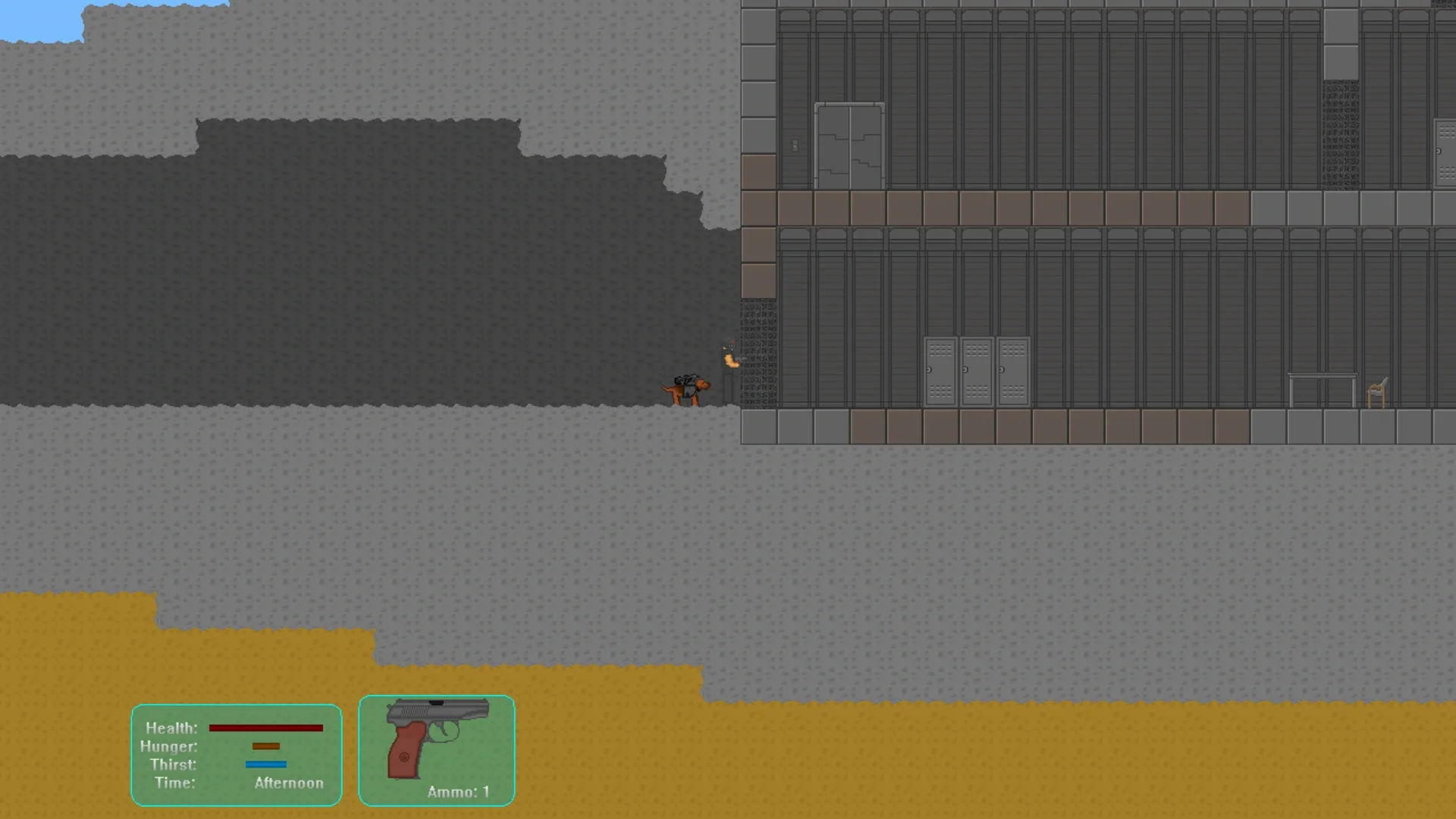1456x819 pixels.
Task: Click the middle locker
Action: coord(977,369)
